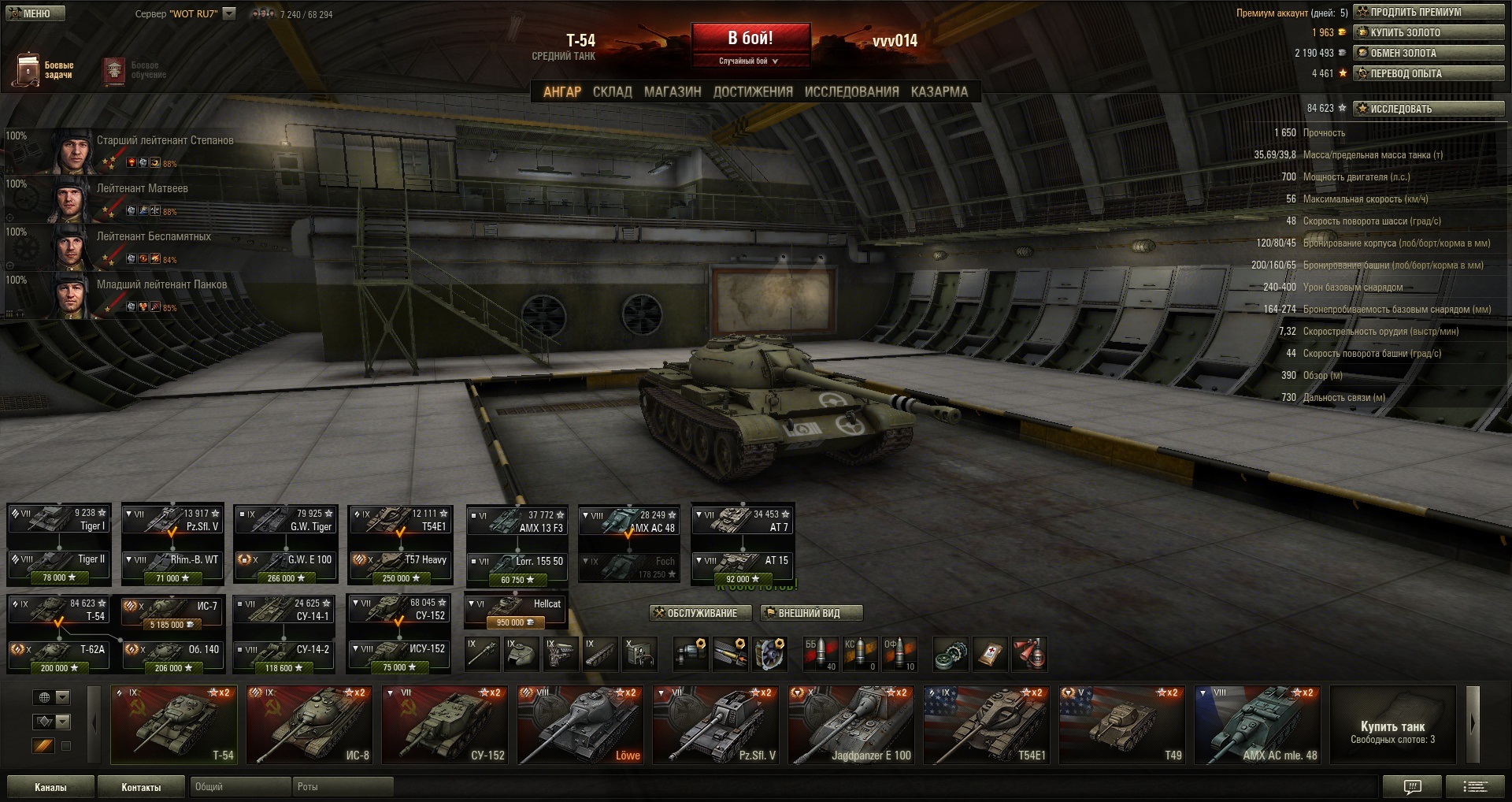Select the Löwe tank in the carousel
The width and height of the screenshot is (1512, 802).
pos(580,725)
